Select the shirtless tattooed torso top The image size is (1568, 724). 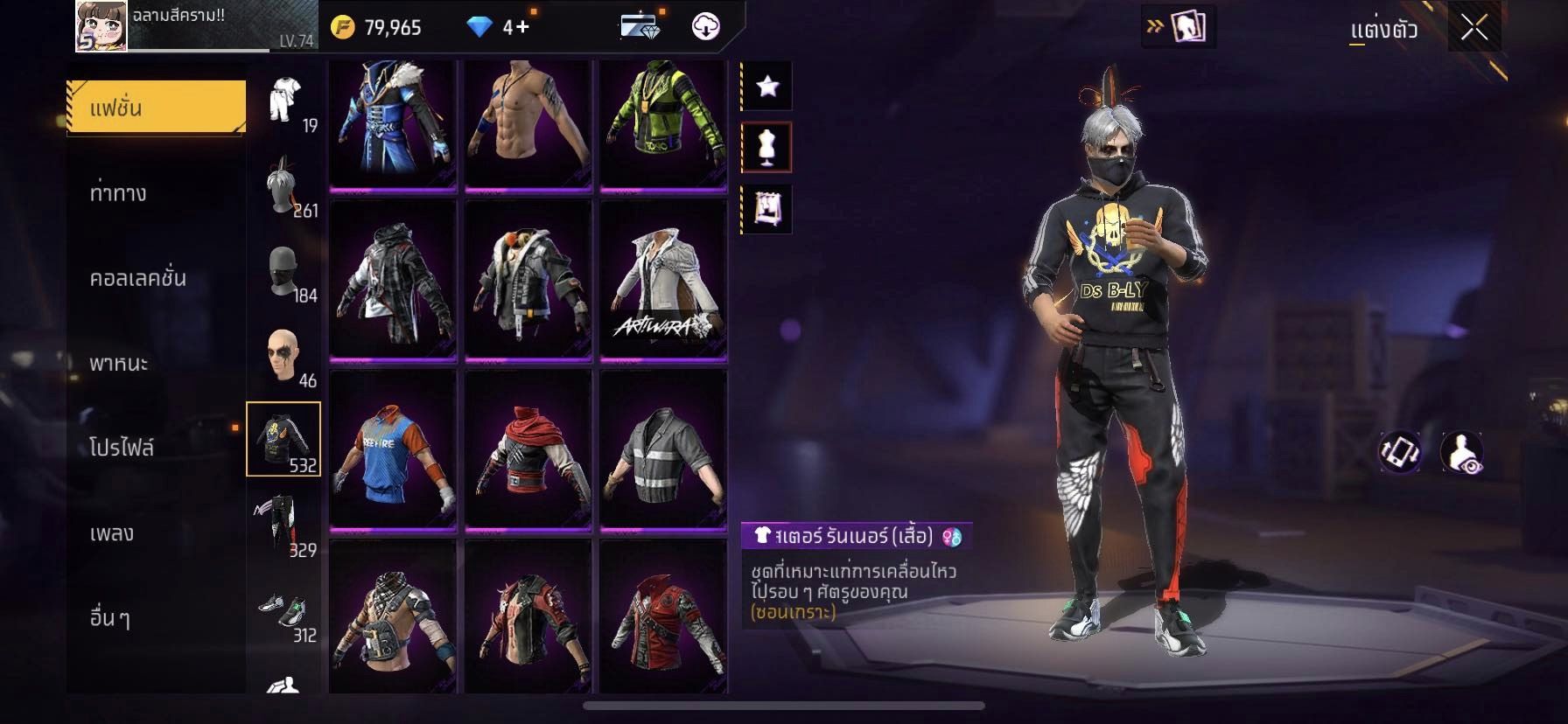528,122
